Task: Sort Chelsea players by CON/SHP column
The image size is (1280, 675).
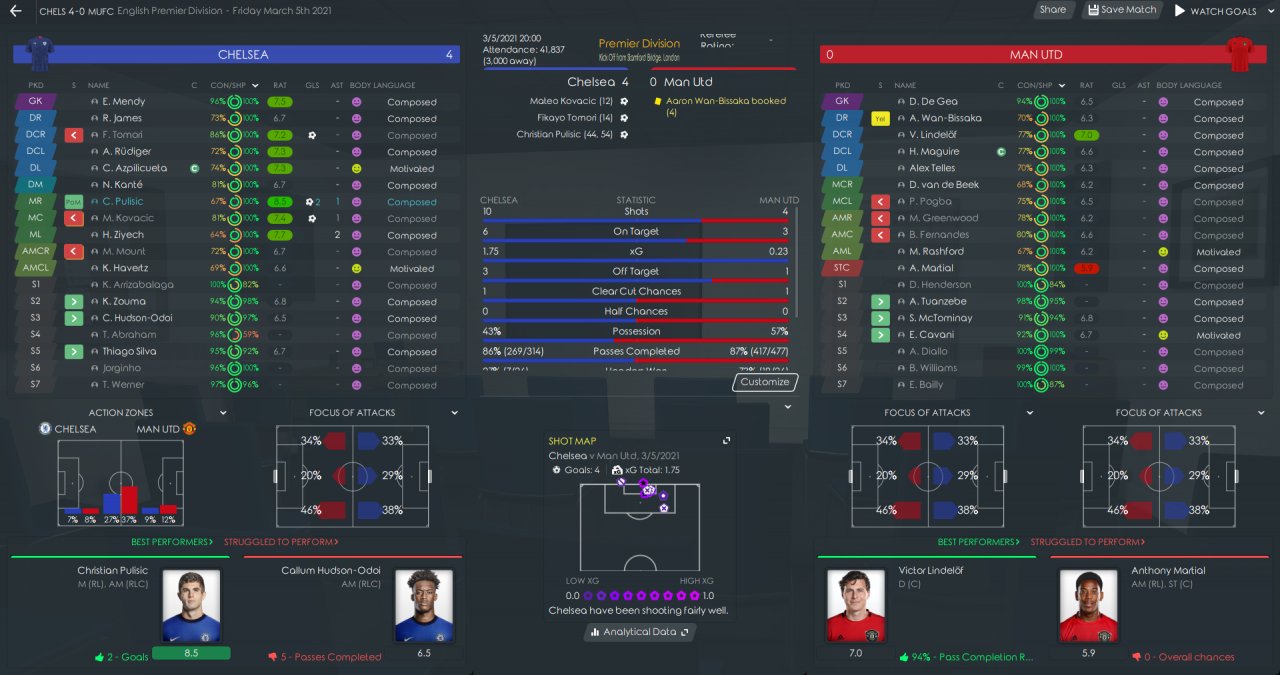Action: point(230,85)
